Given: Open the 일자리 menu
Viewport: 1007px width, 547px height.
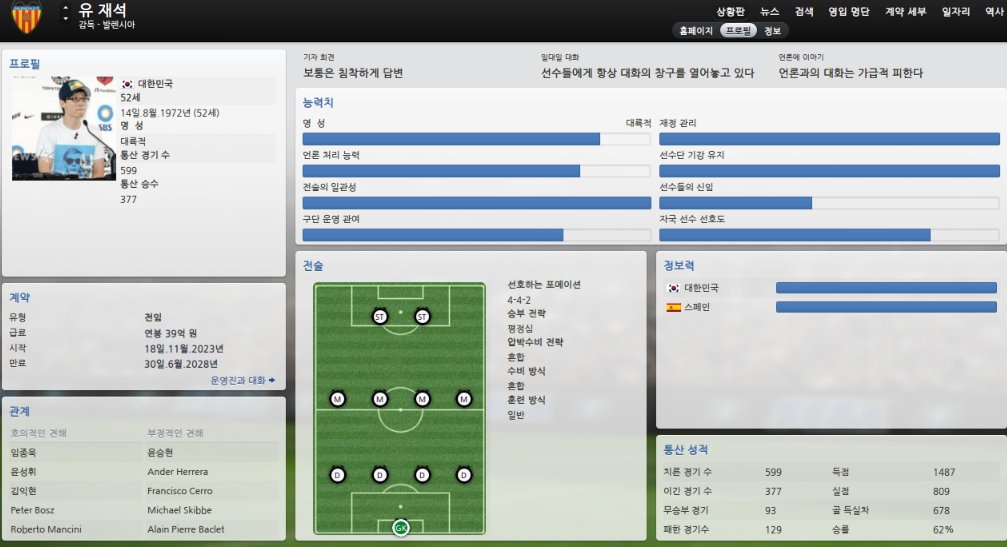Looking at the screenshot, I should coord(956,11).
